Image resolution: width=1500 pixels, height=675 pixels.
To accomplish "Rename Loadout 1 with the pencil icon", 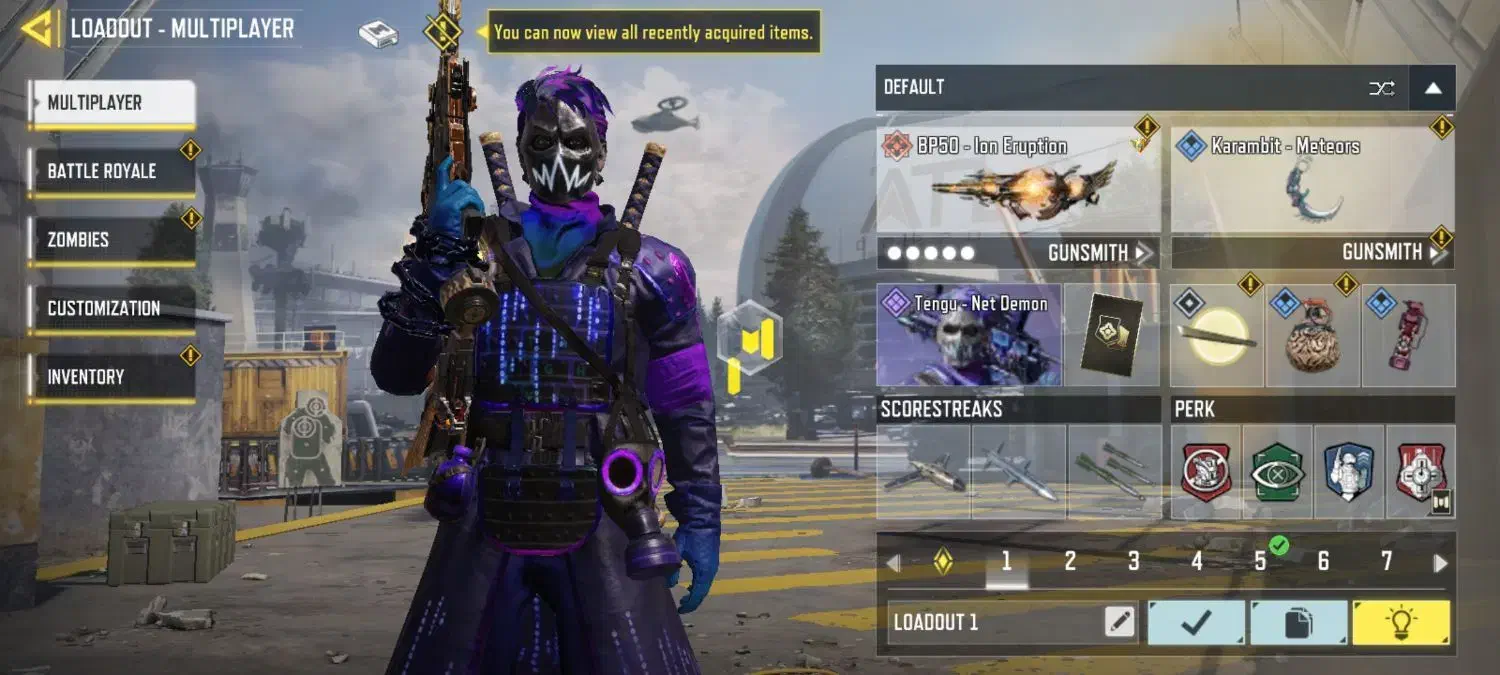I will click(1120, 623).
